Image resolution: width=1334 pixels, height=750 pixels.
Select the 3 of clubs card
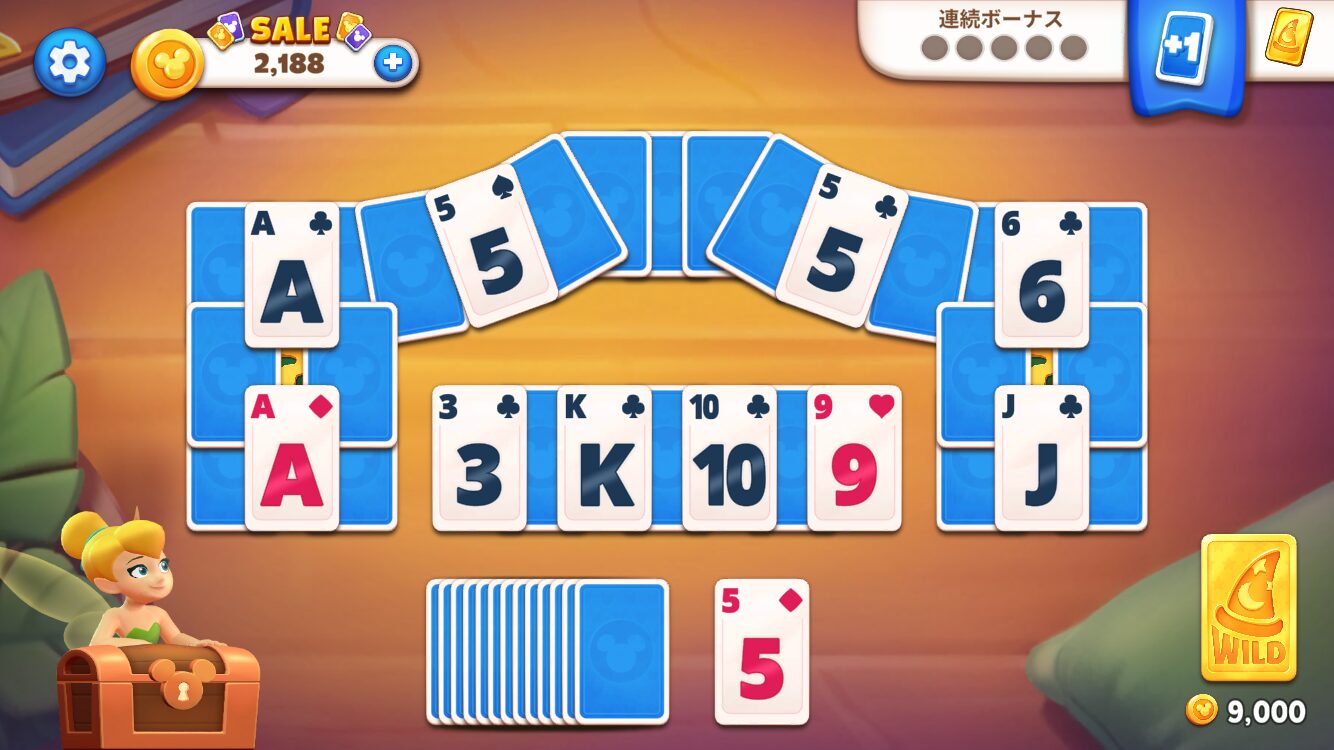(x=479, y=458)
